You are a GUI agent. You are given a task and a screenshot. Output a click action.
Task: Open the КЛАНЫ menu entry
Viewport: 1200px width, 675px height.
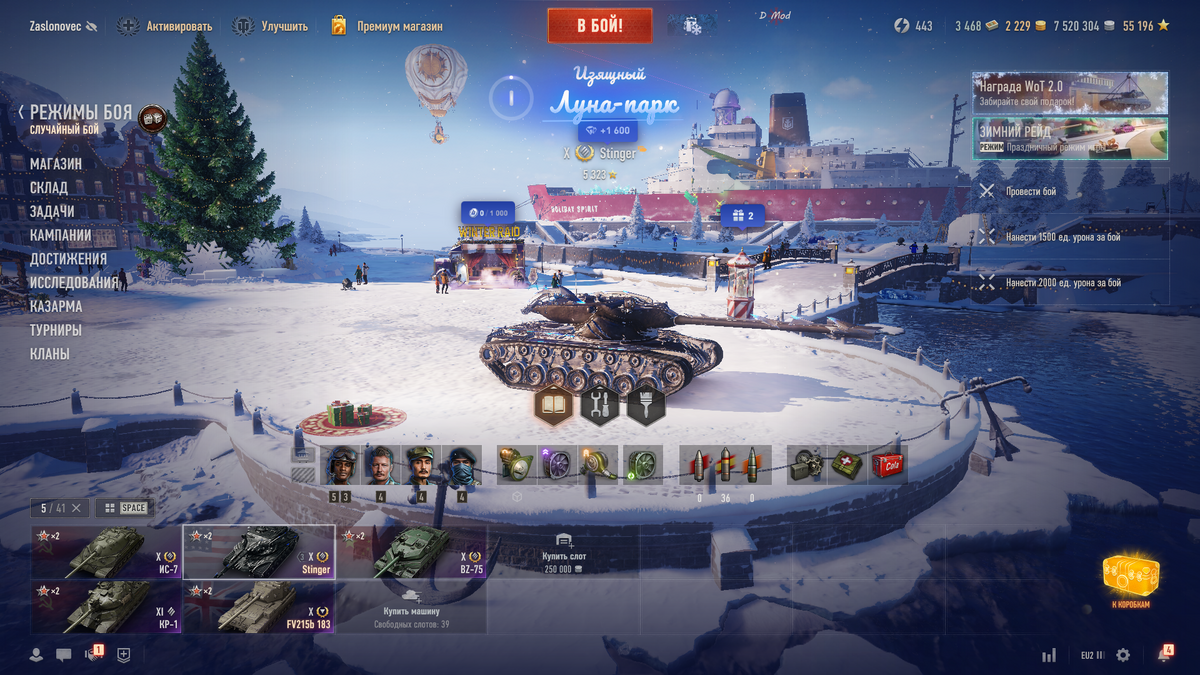[50, 354]
